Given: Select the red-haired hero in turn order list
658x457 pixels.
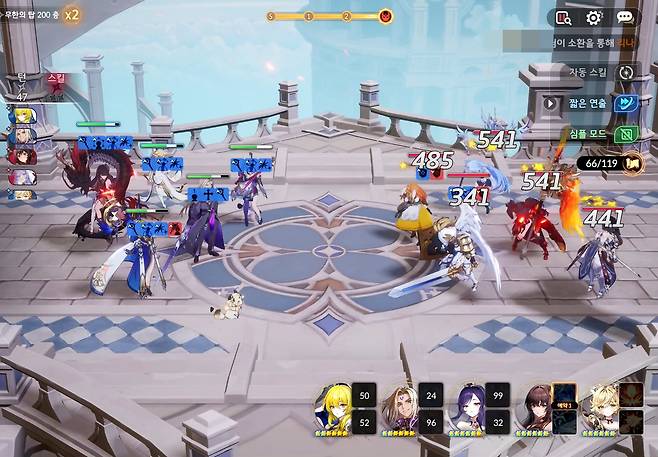Looking at the screenshot, I should coord(20,155).
